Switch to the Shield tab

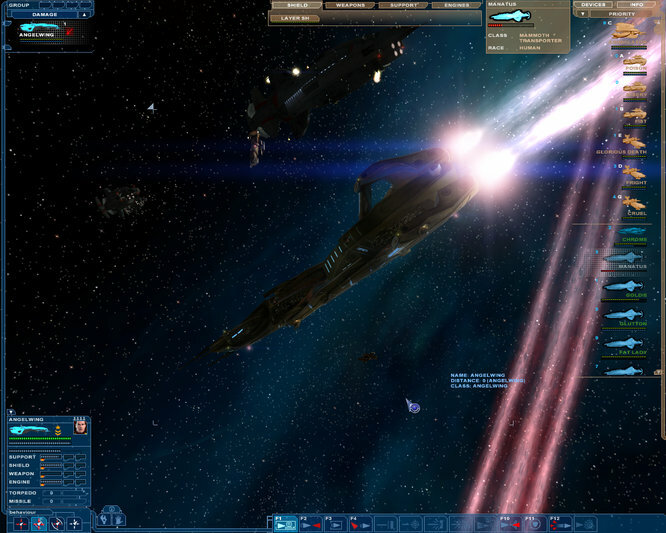click(297, 5)
